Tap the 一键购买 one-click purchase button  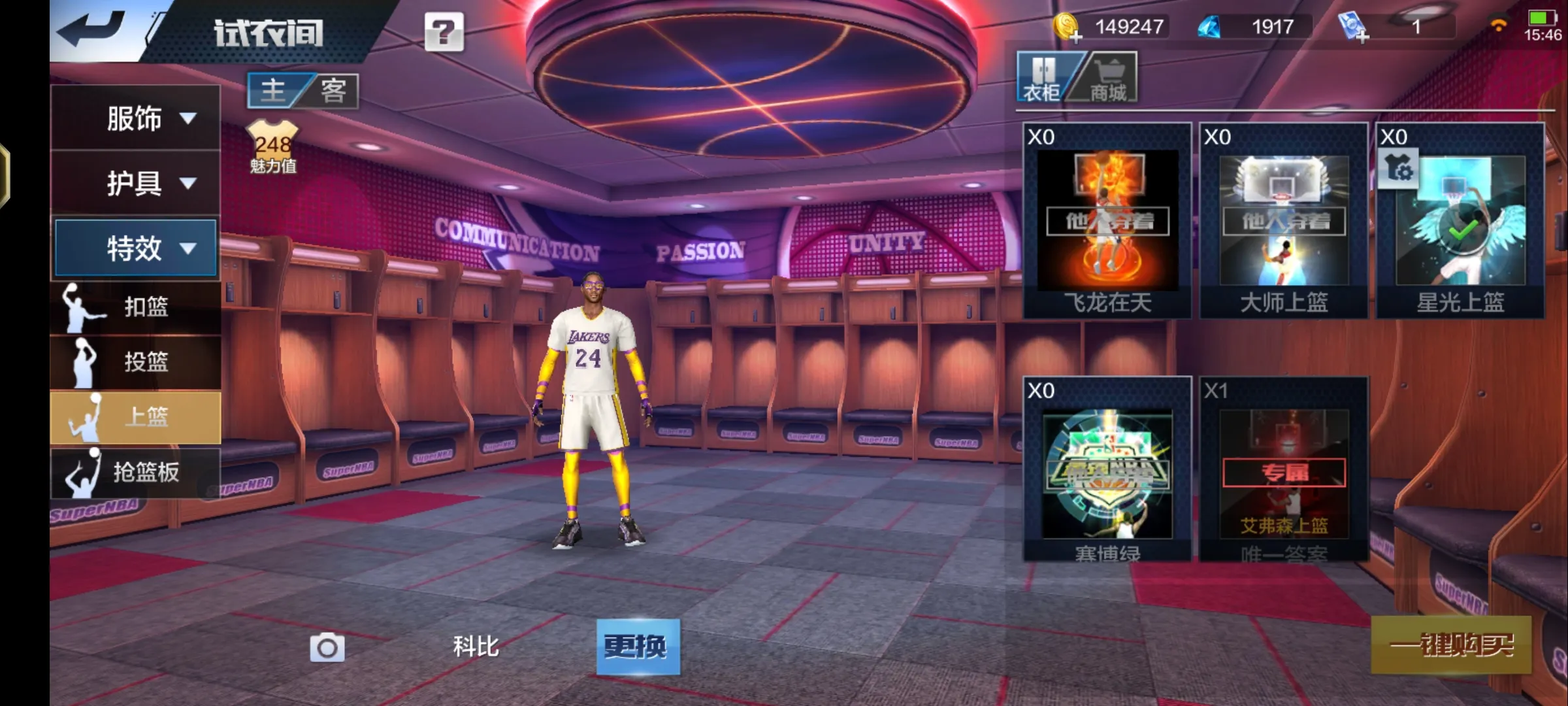[1451, 645]
